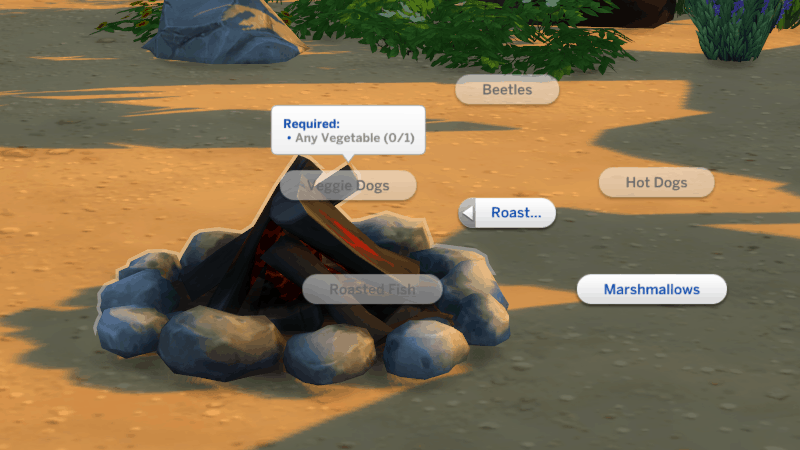The width and height of the screenshot is (800, 450).
Task: Go back using the Roast... button
Action: coord(508,213)
